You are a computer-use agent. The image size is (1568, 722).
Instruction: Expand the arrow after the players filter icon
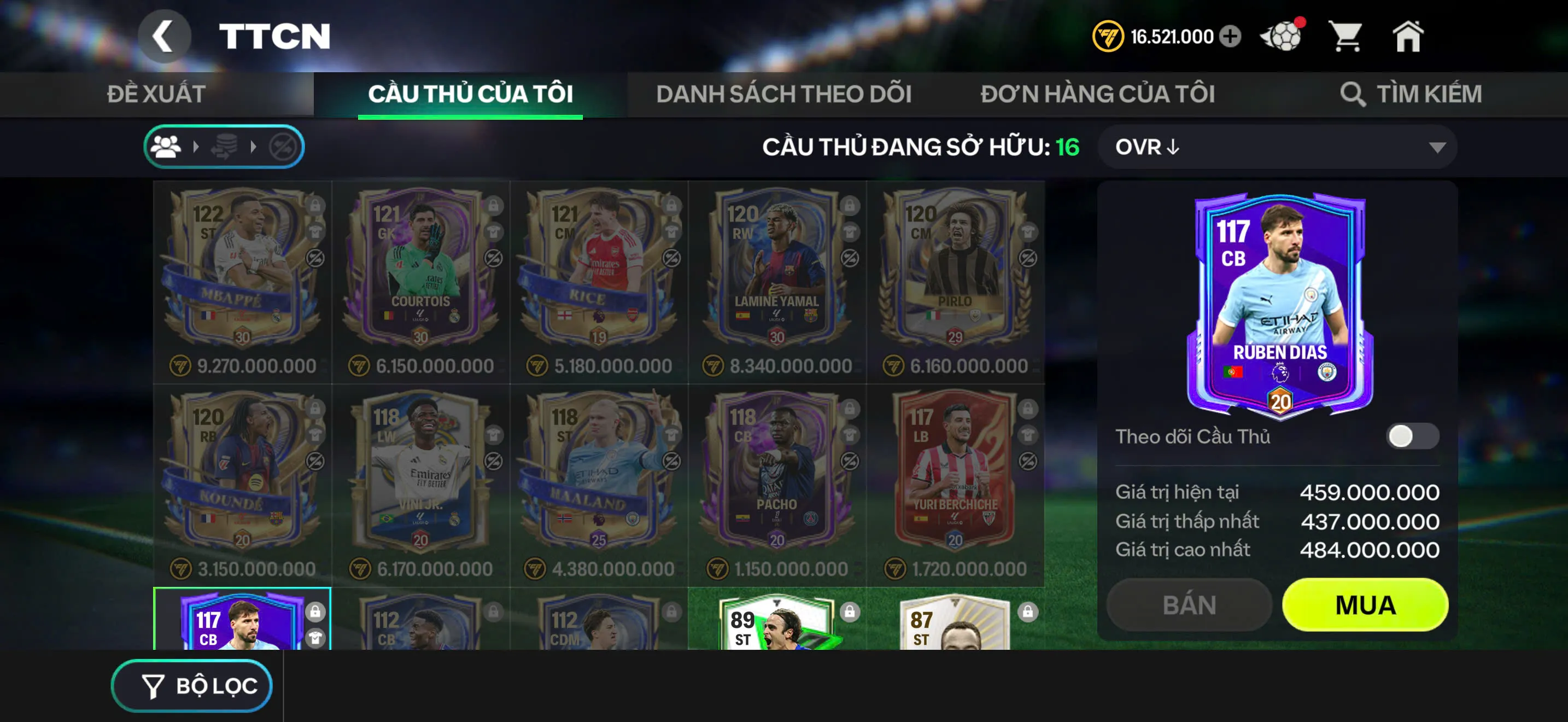click(197, 146)
